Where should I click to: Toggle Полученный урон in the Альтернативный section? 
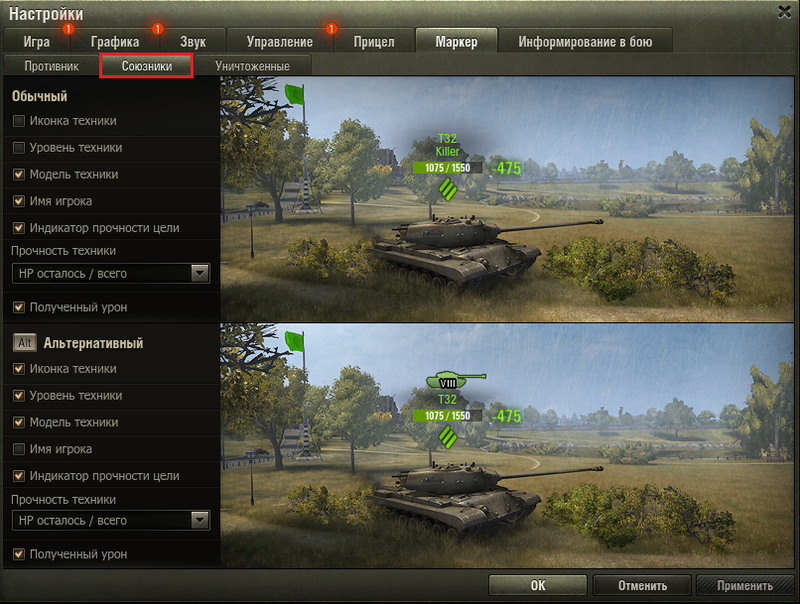coord(19,554)
